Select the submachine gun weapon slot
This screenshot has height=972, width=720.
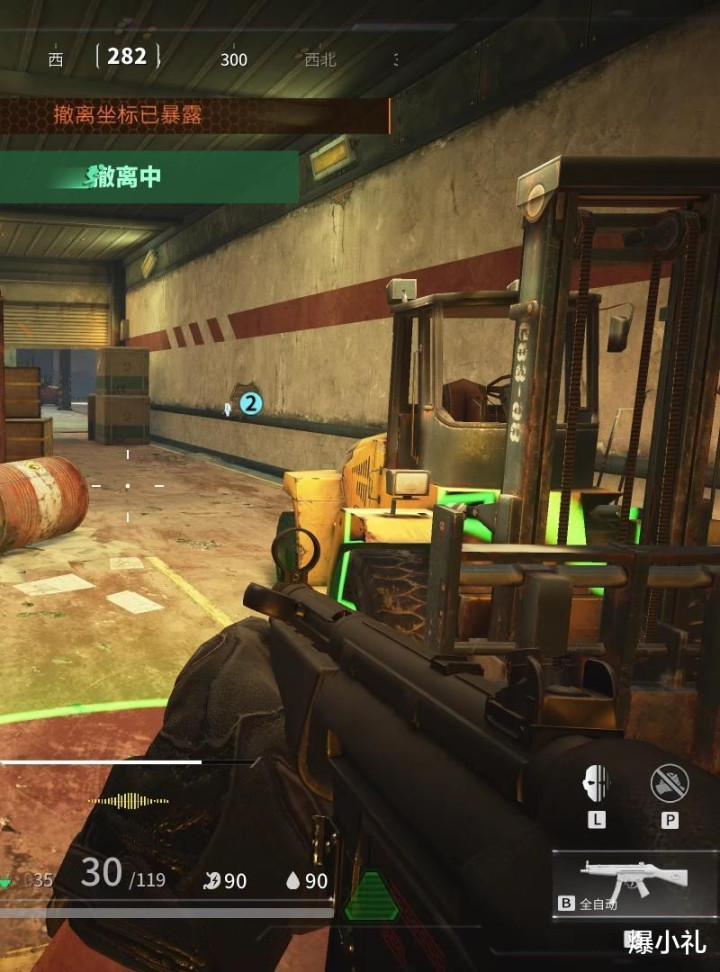tap(635, 882)
